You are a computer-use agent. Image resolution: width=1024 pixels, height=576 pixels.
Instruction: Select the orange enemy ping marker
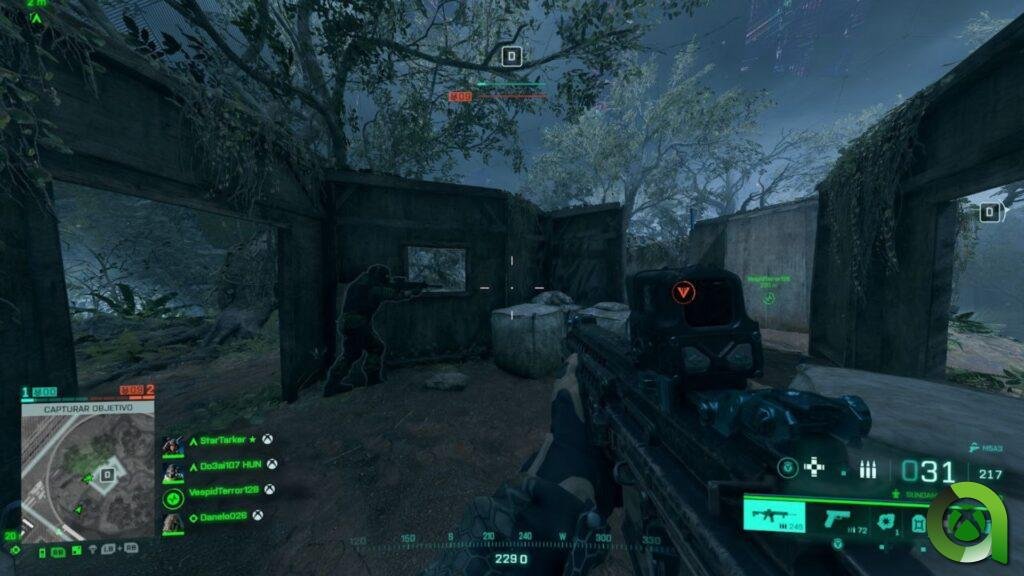click(684, 292)
